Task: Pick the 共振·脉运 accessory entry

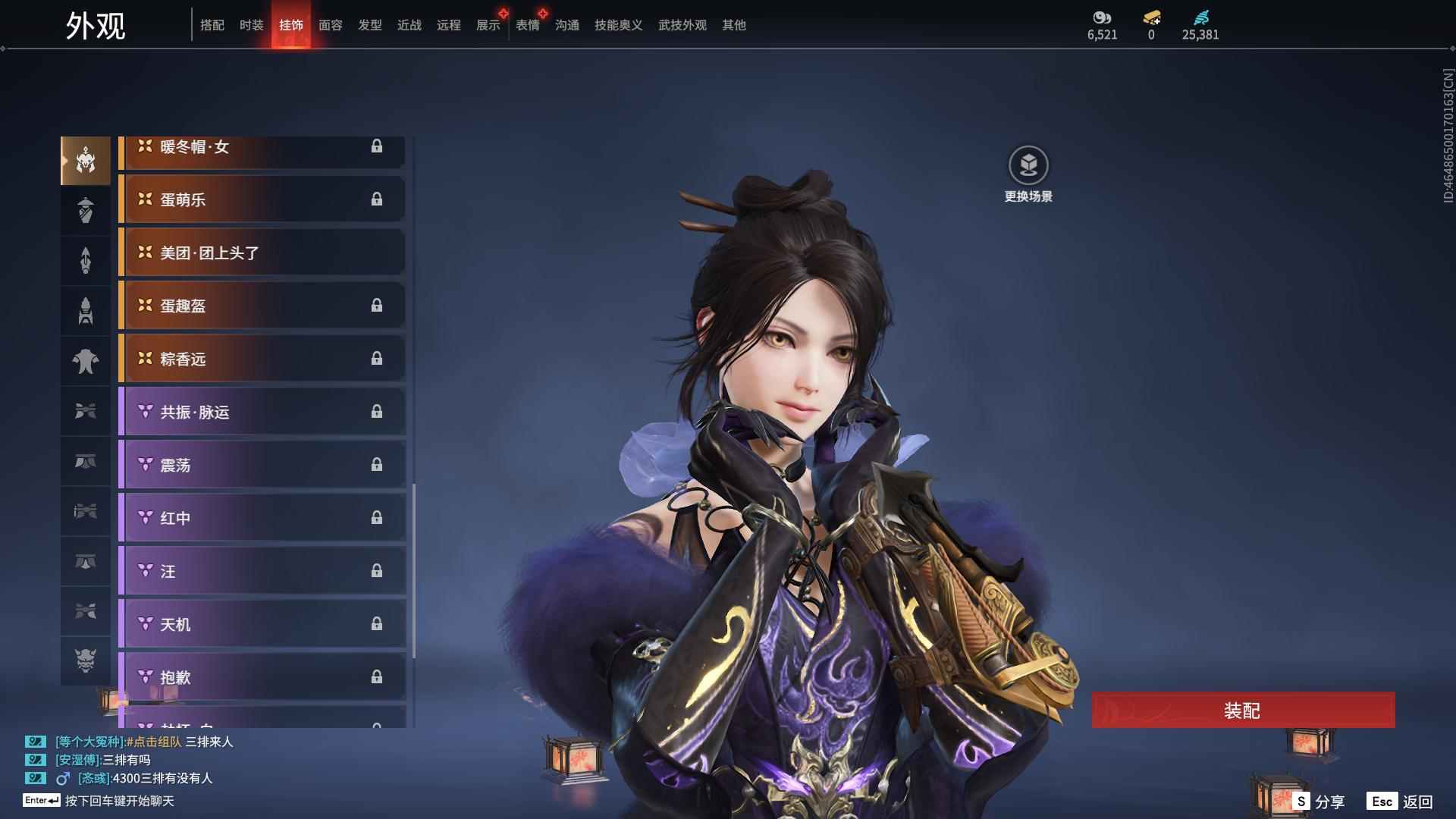Action: click(262, 412)
